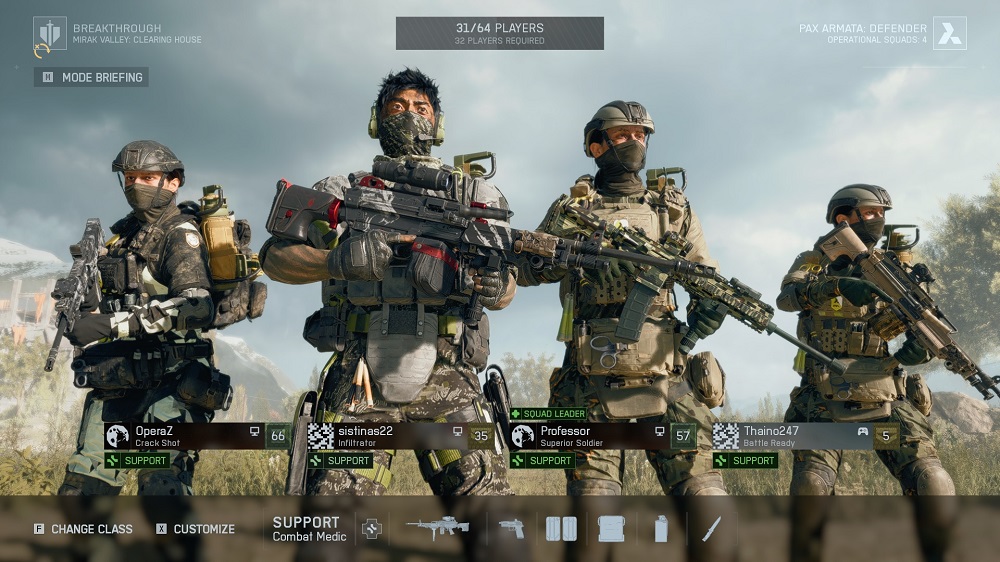Select the grenade canister slot
Image resolution: width=1000 pixels, height=562 pixels.
click(661, 529)
